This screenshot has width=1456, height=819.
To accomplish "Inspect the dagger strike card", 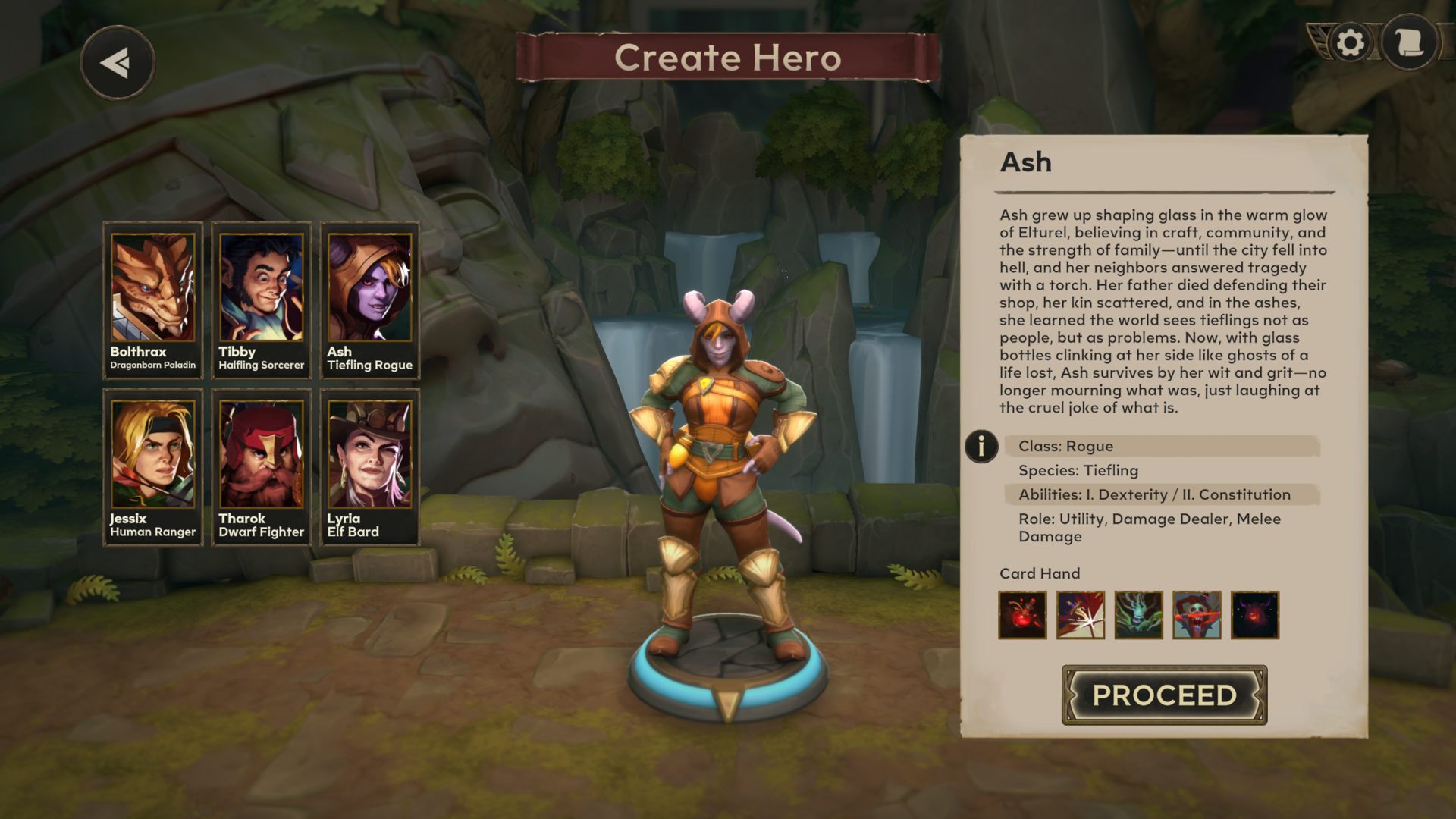I will (x=1081, y=615).
